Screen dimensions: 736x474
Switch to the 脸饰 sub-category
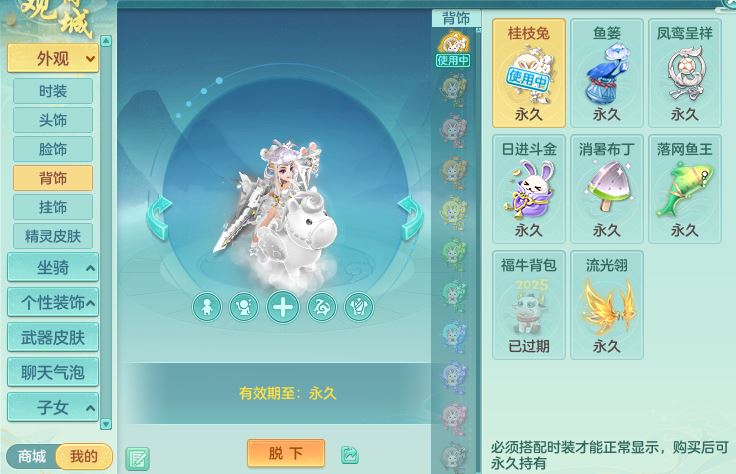point(53,149)
